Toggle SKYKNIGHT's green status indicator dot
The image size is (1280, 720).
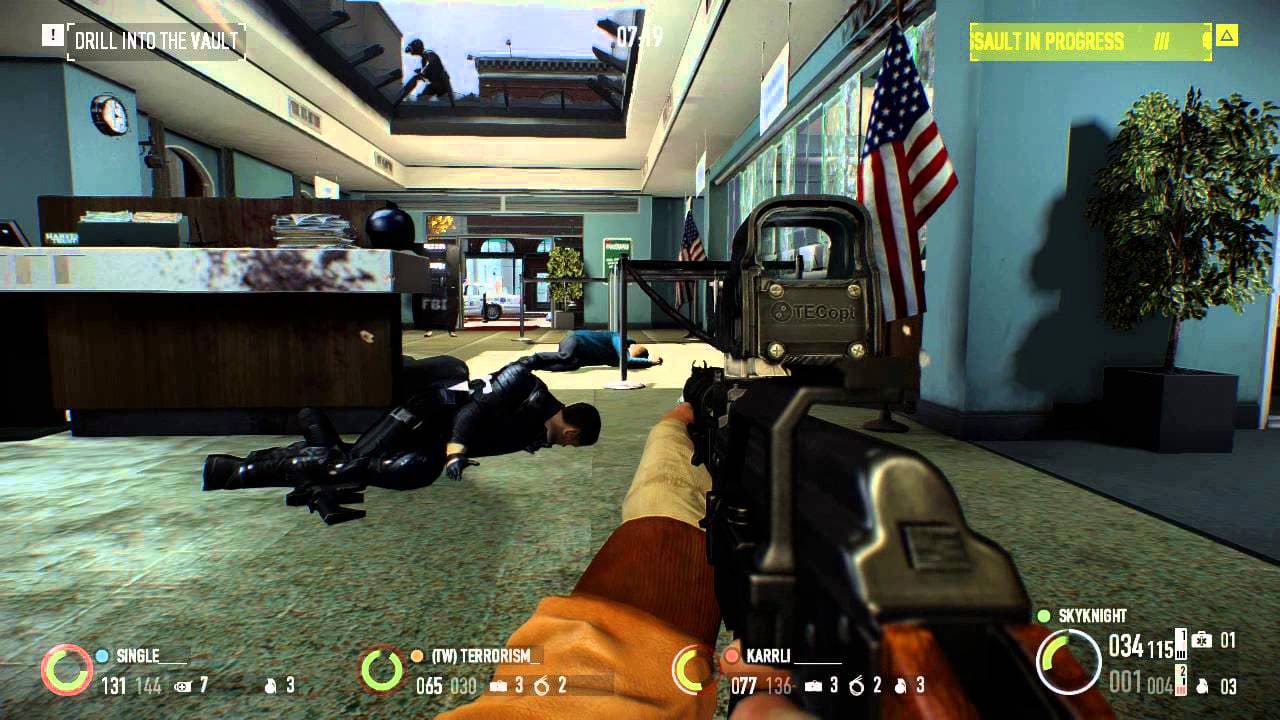tap(1044, 617)
